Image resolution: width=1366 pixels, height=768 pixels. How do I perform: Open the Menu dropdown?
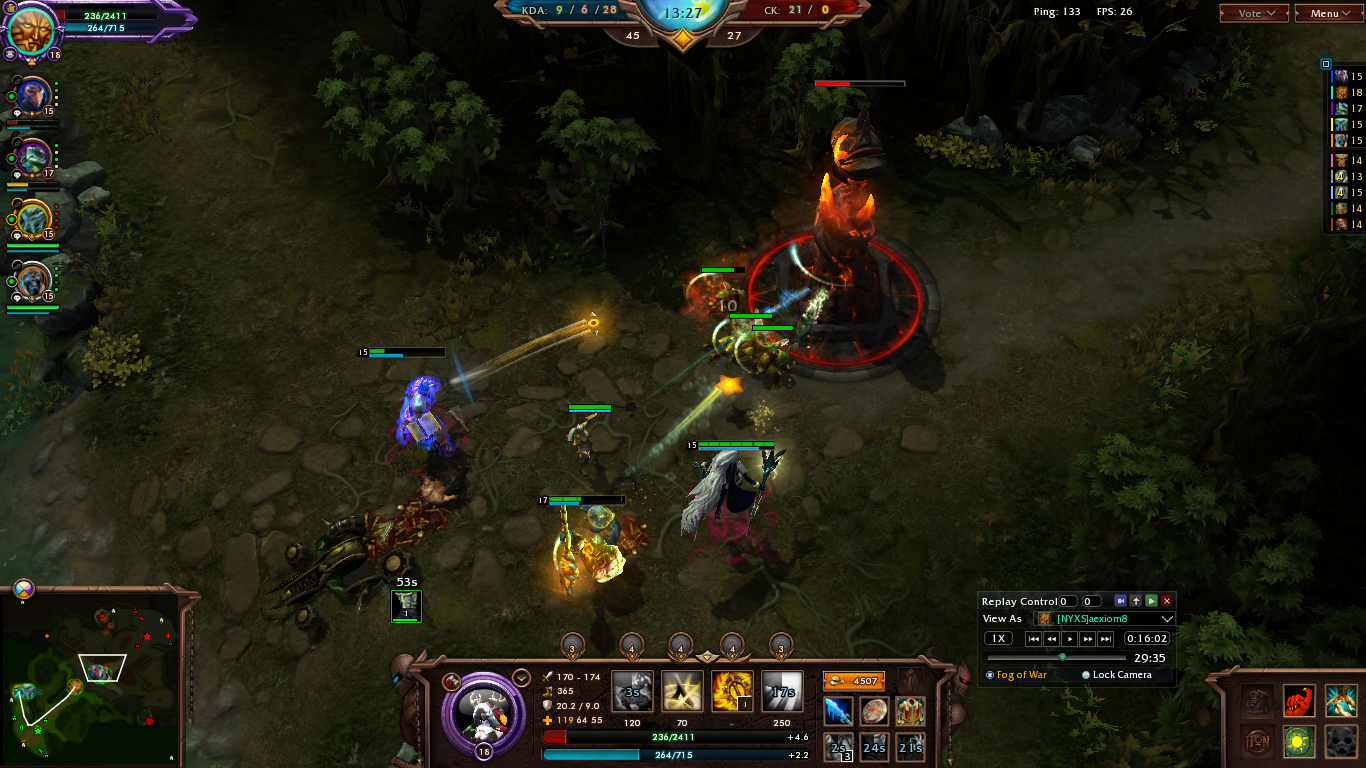(x=1329, y=13)
